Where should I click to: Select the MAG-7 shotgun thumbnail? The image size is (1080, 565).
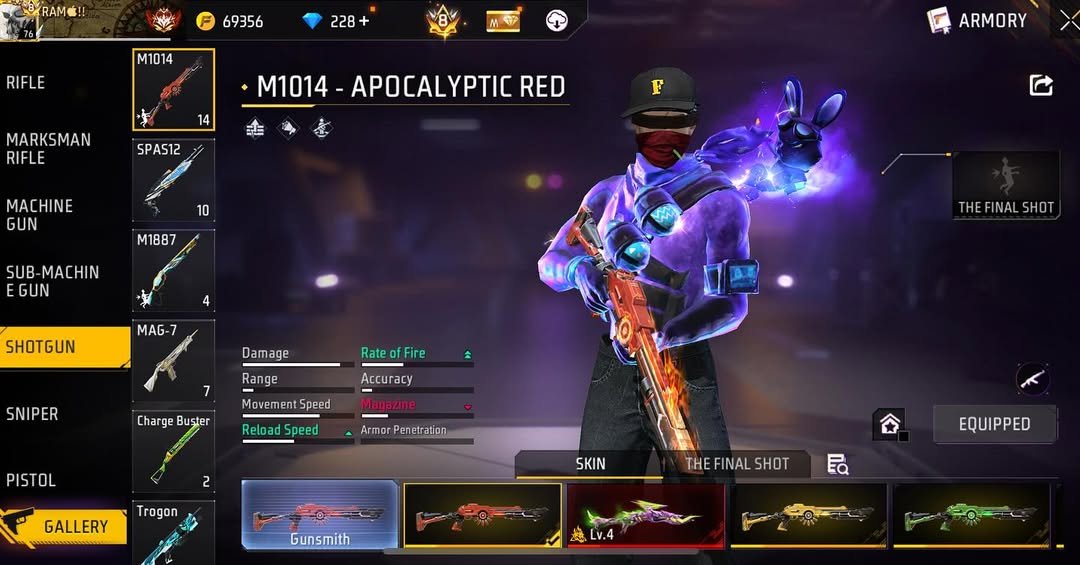pos(173,360)
